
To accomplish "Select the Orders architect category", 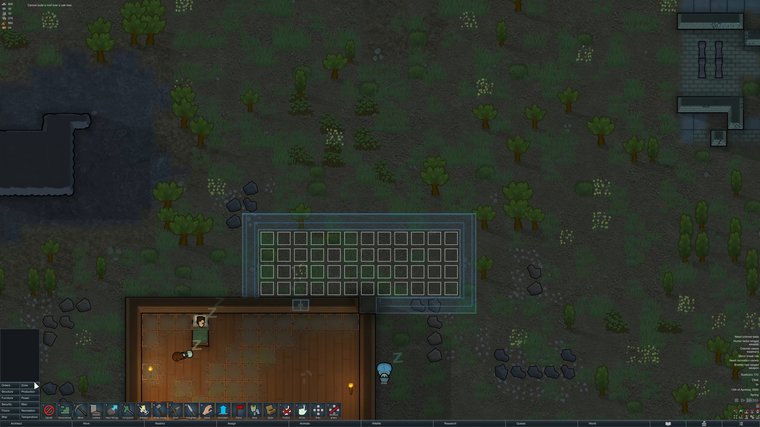I will click(x=9, y=384).
